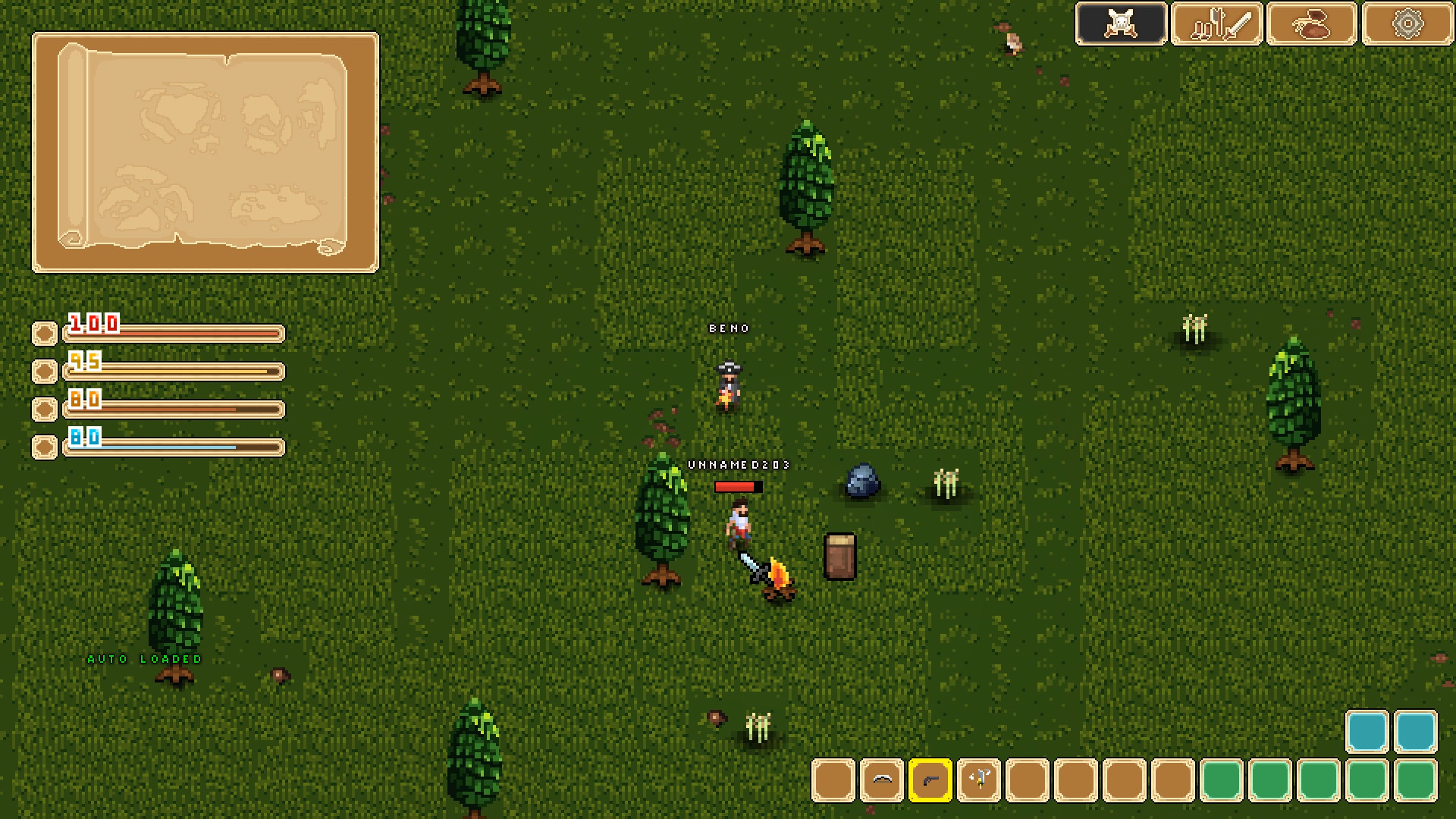This screenshot has width=1456, height=819.
Task: Open the skull combat stats panel
Action: coord(1120,24)
